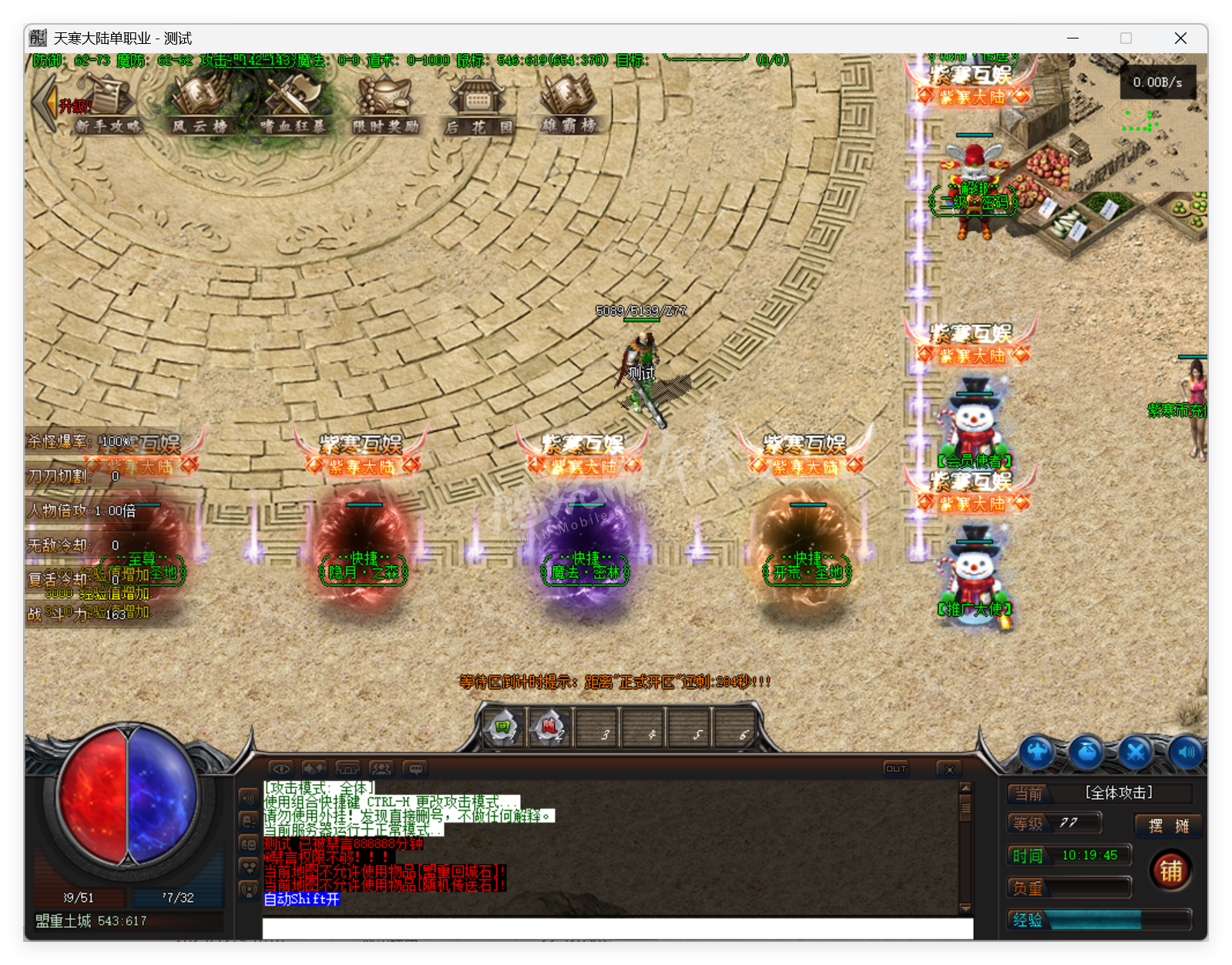Use the green 回 stone in hotbar slot 1
Image resolution: width=1232 pixels, height=965 pixels.
coord(504,727)
